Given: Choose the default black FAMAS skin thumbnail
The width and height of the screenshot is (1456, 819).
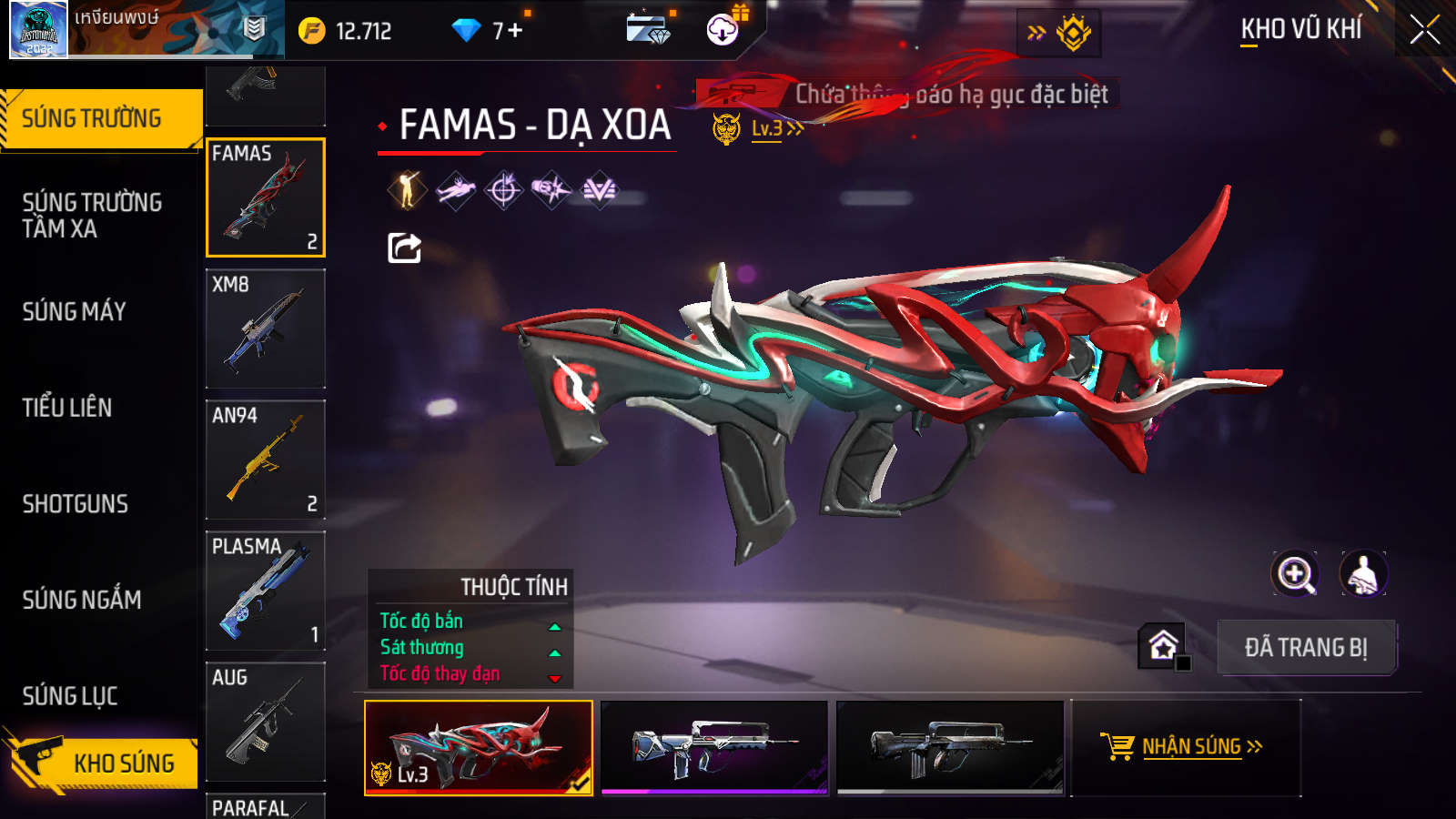Looking at the screenshot, I should point(950,747).
